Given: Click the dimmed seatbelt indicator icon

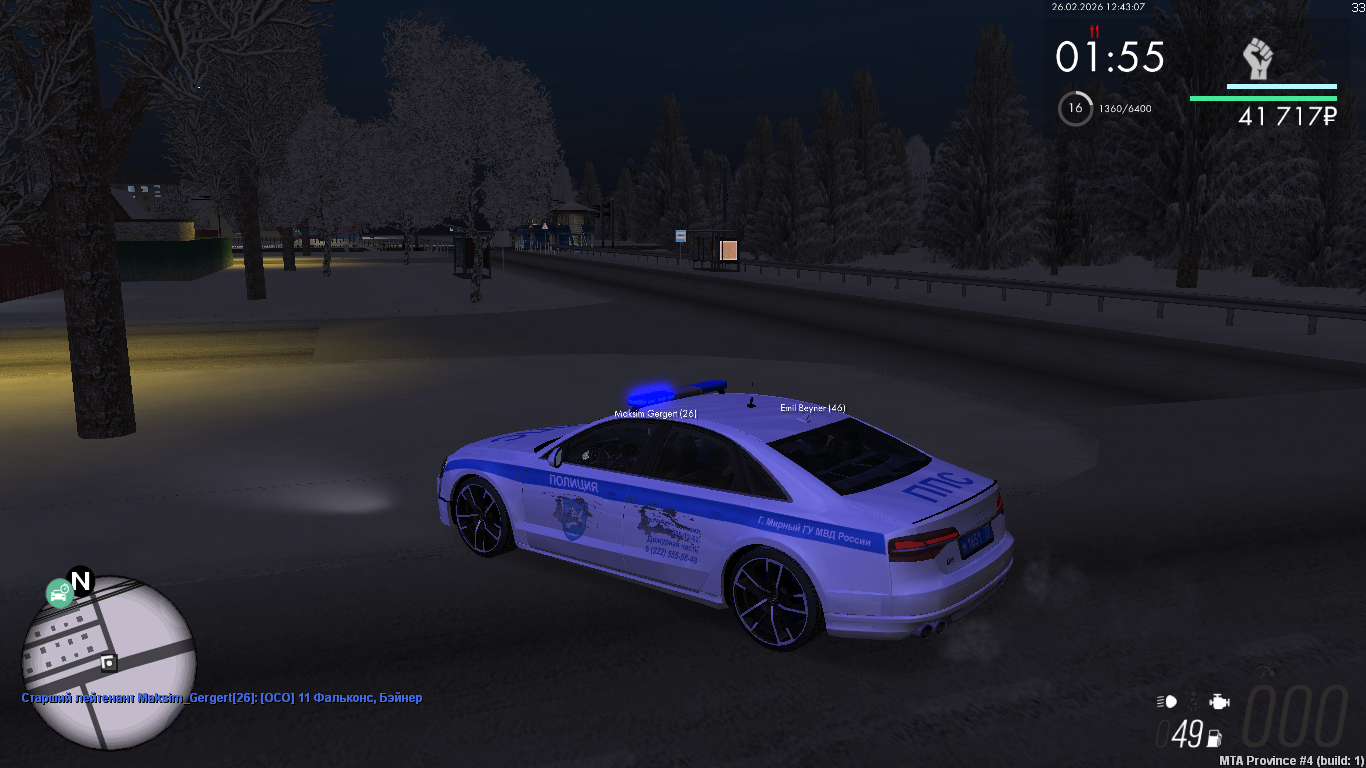Looking at the screenshot, I should (x=1193, y=702).
